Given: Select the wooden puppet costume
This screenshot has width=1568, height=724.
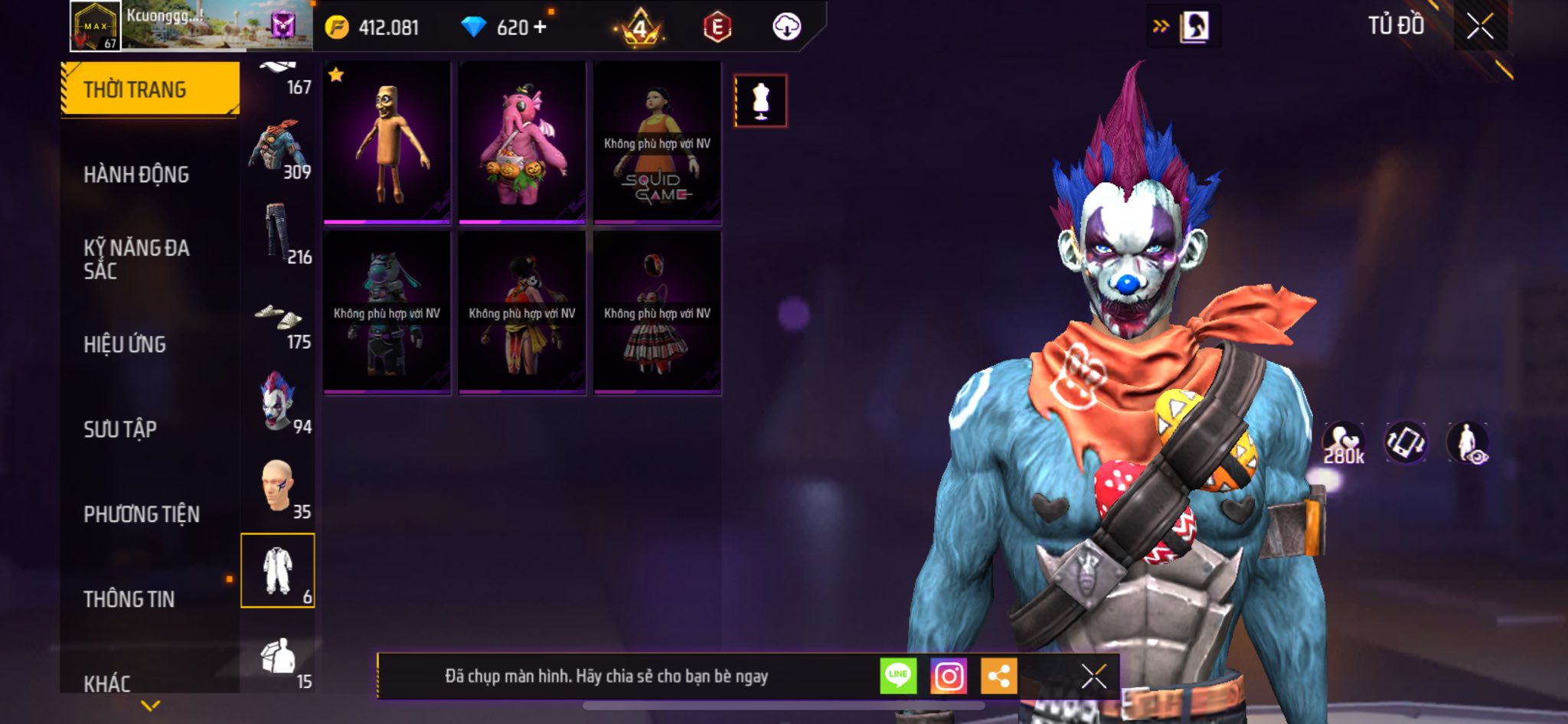Looking at the screenshot, I should (387, 143).
